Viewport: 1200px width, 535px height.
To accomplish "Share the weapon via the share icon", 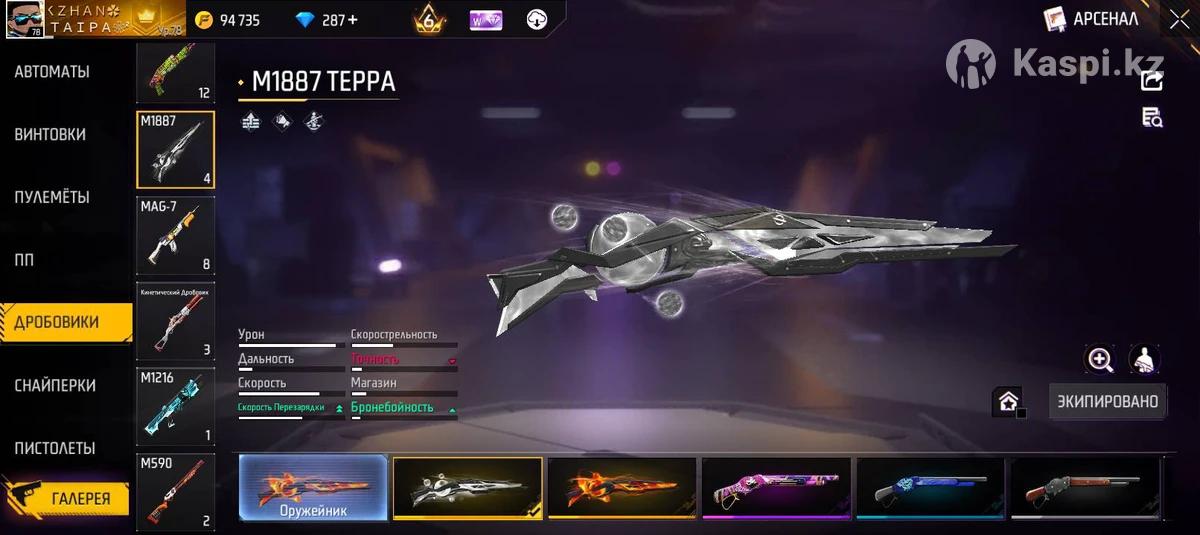I will tap(1152, 81).
